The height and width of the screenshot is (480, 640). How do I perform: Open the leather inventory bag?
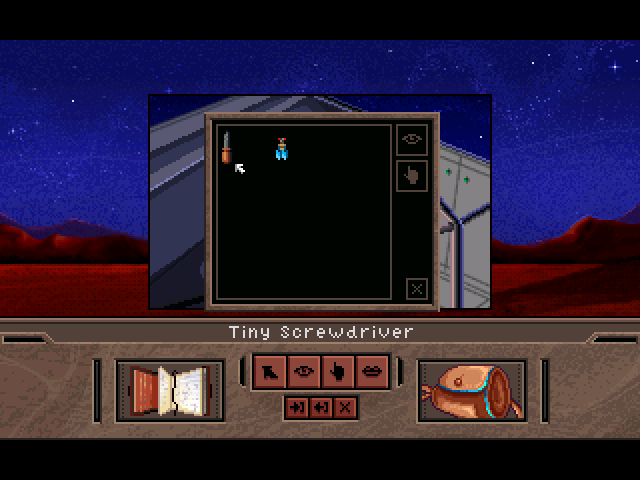pos(471,389)
